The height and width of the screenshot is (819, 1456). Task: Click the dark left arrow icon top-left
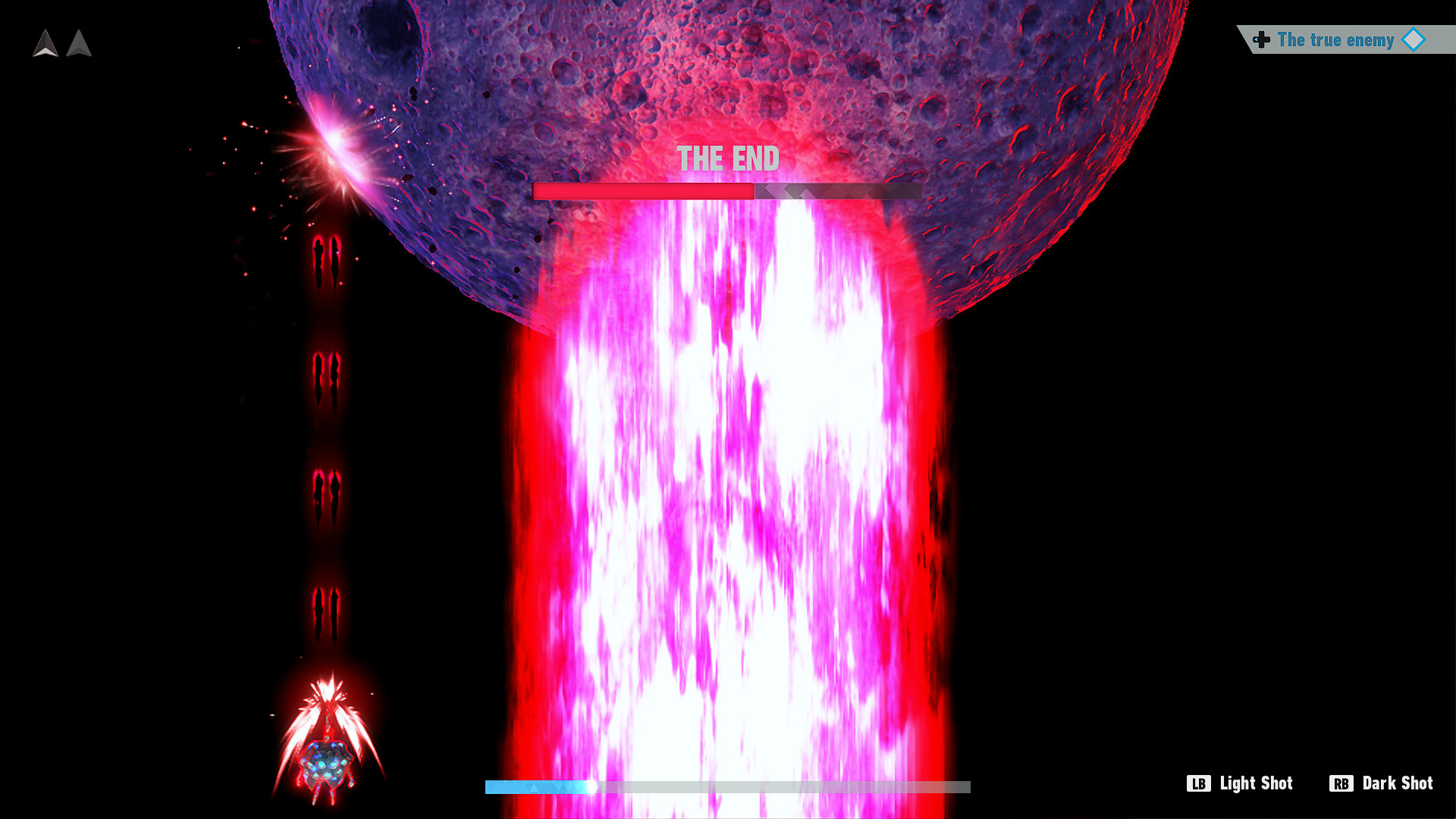click(x=45, y=44)
